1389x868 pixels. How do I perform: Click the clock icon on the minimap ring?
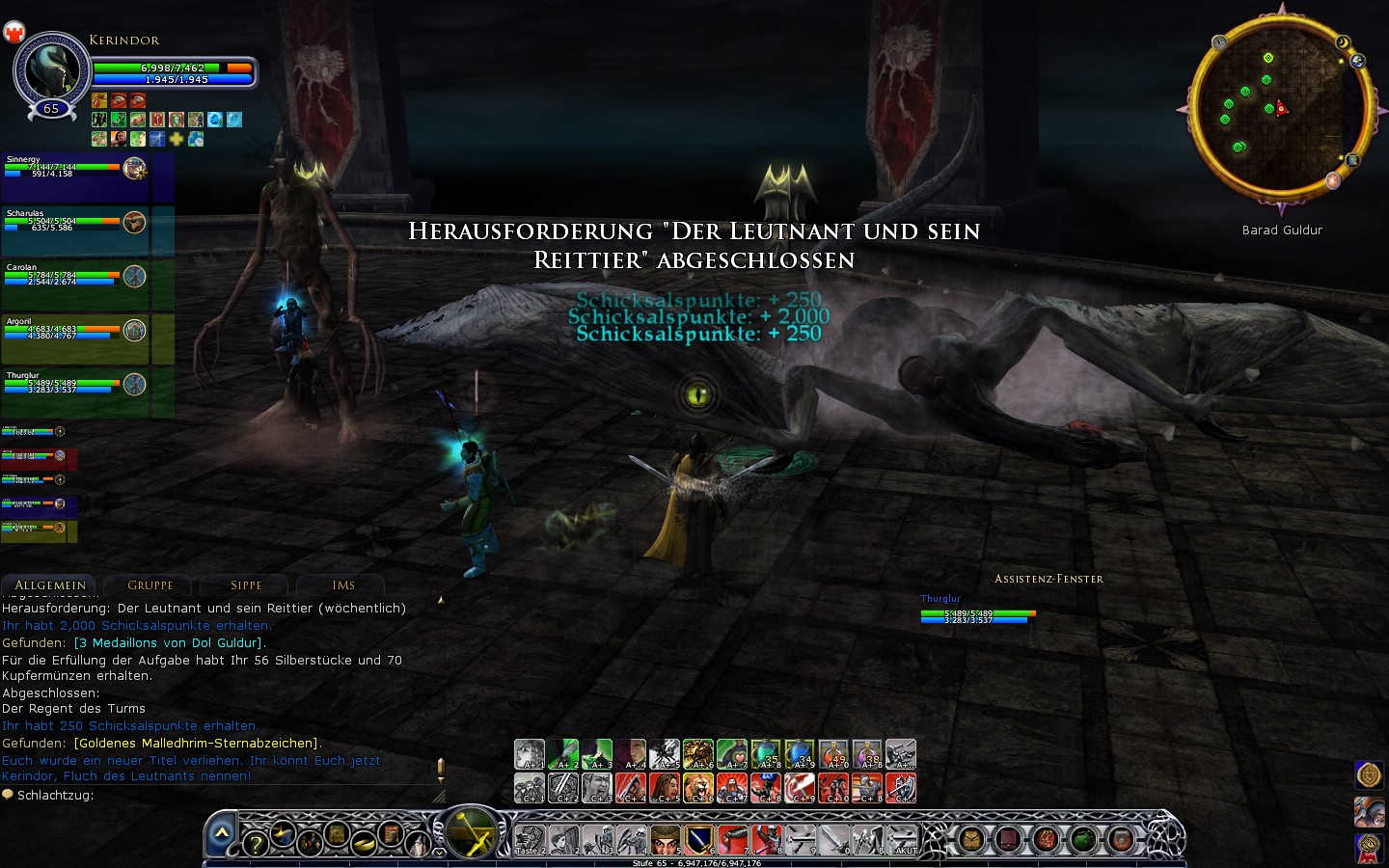1219,42
